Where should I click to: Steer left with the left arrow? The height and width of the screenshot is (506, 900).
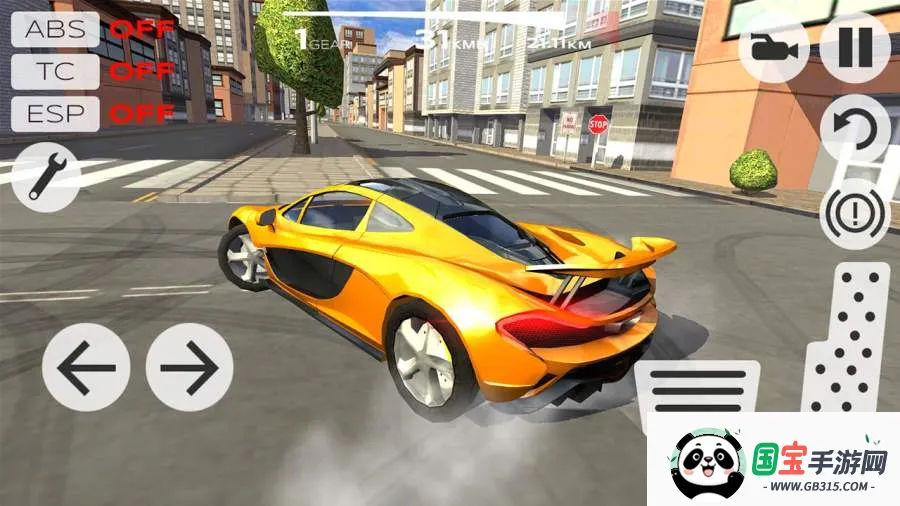tap(86, 367)
